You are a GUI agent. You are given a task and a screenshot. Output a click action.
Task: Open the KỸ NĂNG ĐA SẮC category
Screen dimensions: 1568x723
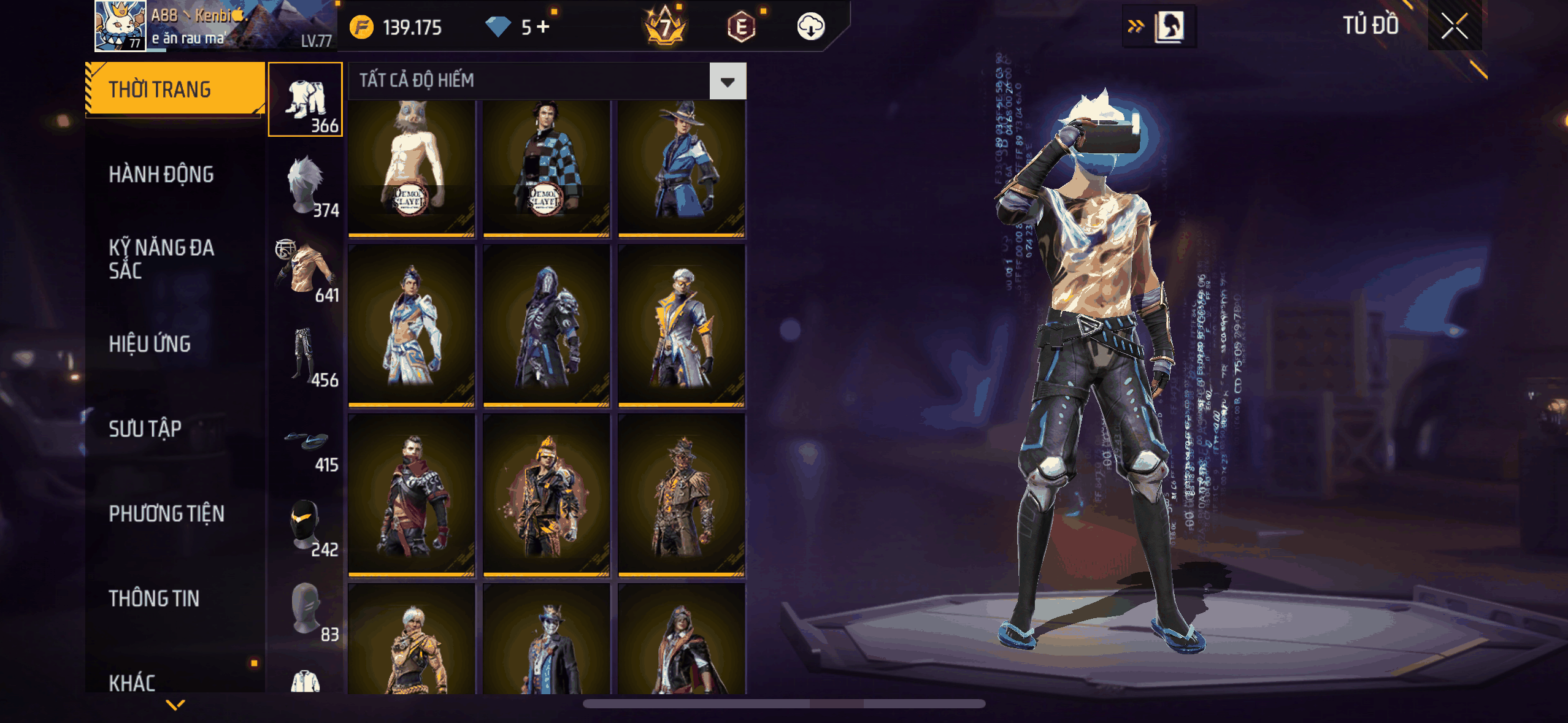[x=161, y=259]
